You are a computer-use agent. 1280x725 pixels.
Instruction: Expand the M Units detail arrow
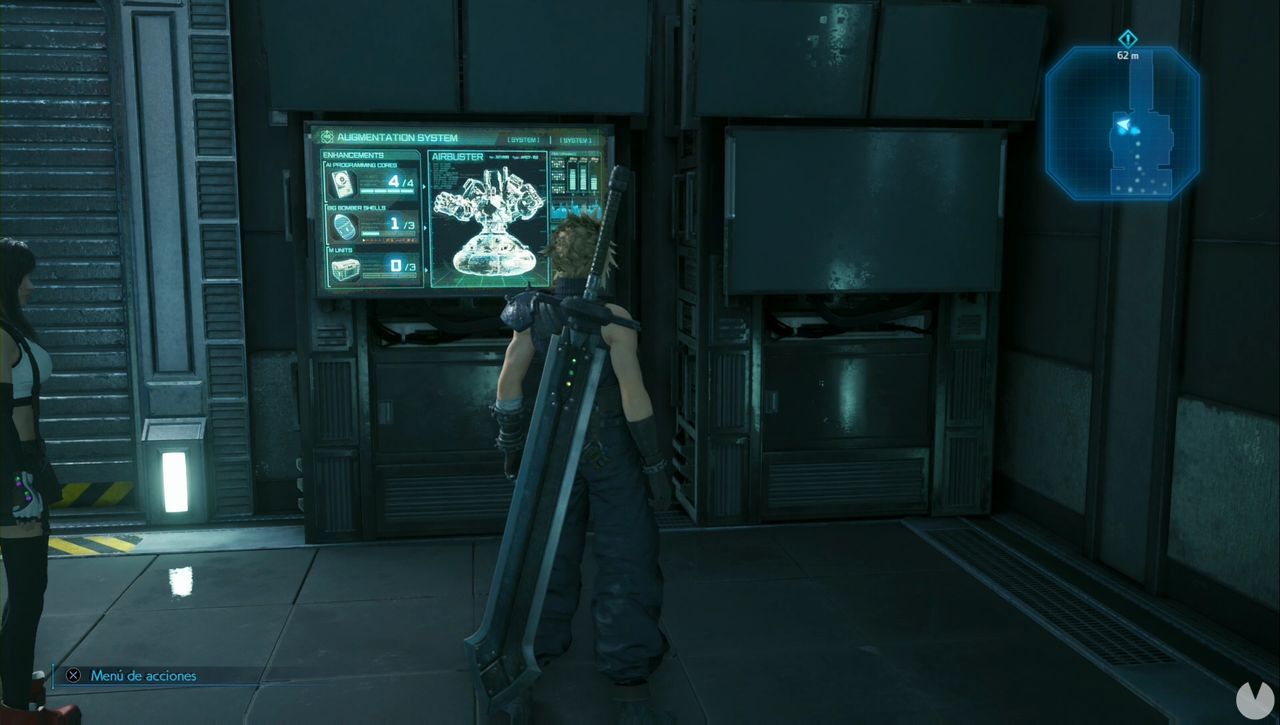pos(424,270)
